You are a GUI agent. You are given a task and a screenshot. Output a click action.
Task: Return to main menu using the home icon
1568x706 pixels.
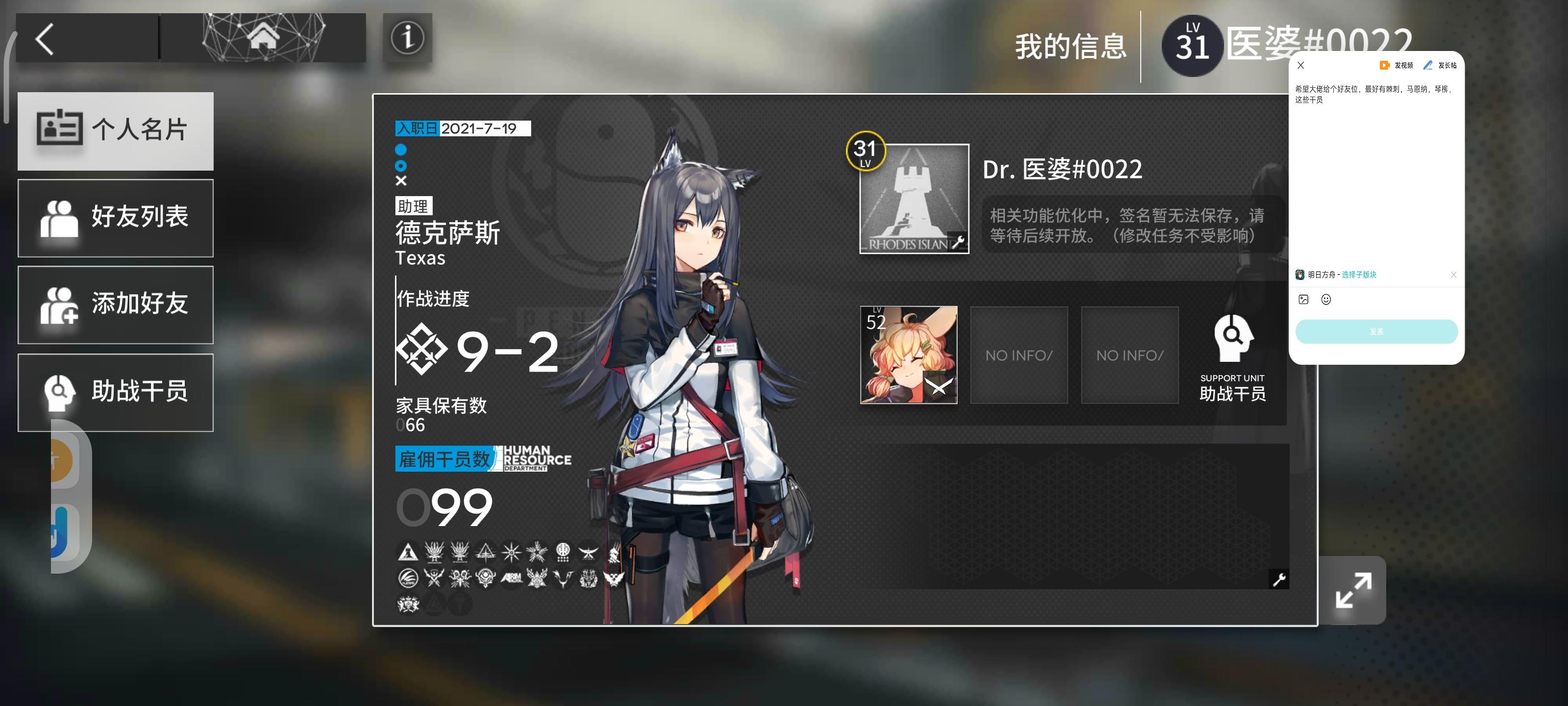click(264, 37)
